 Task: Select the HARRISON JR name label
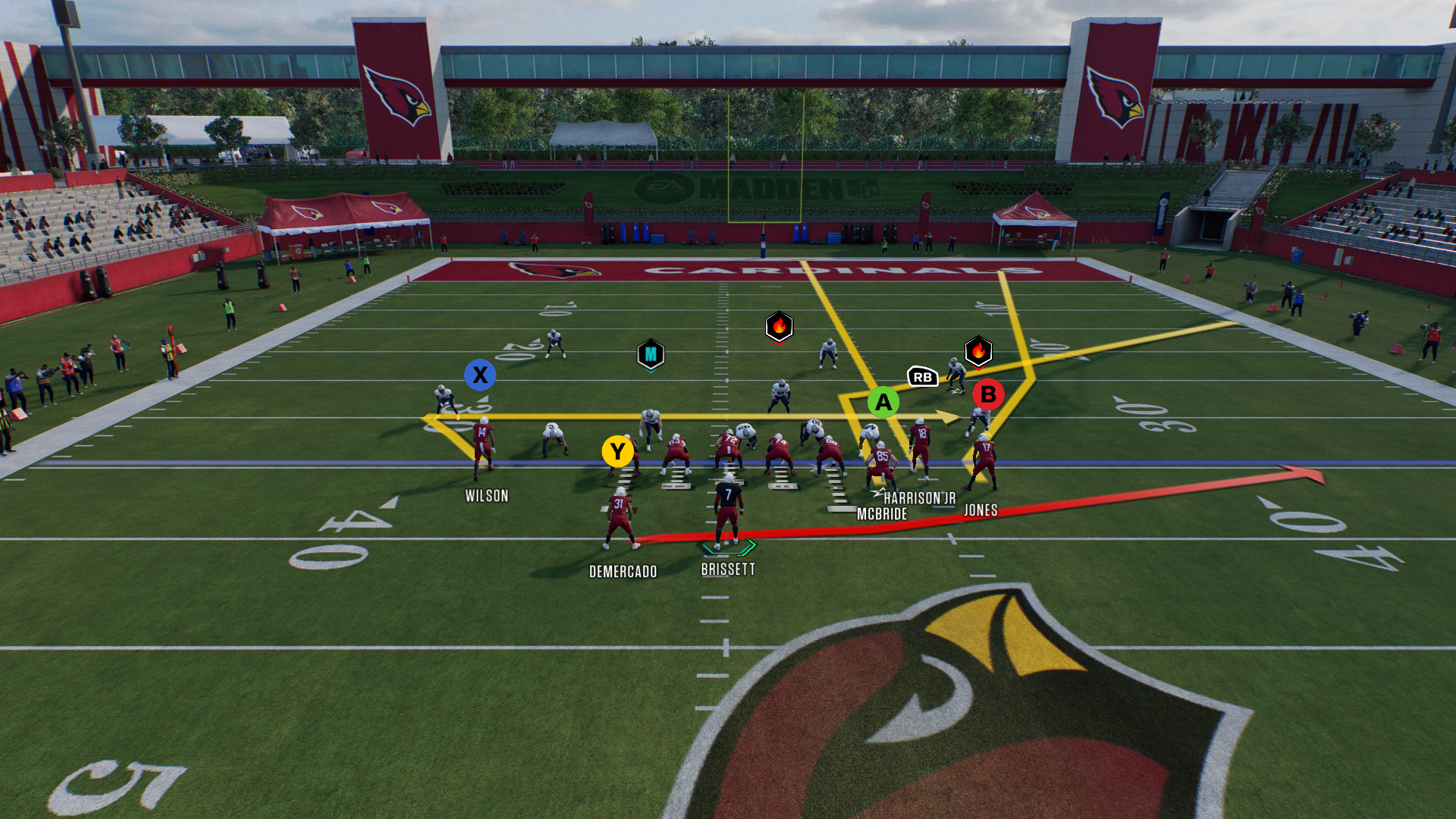919,498
